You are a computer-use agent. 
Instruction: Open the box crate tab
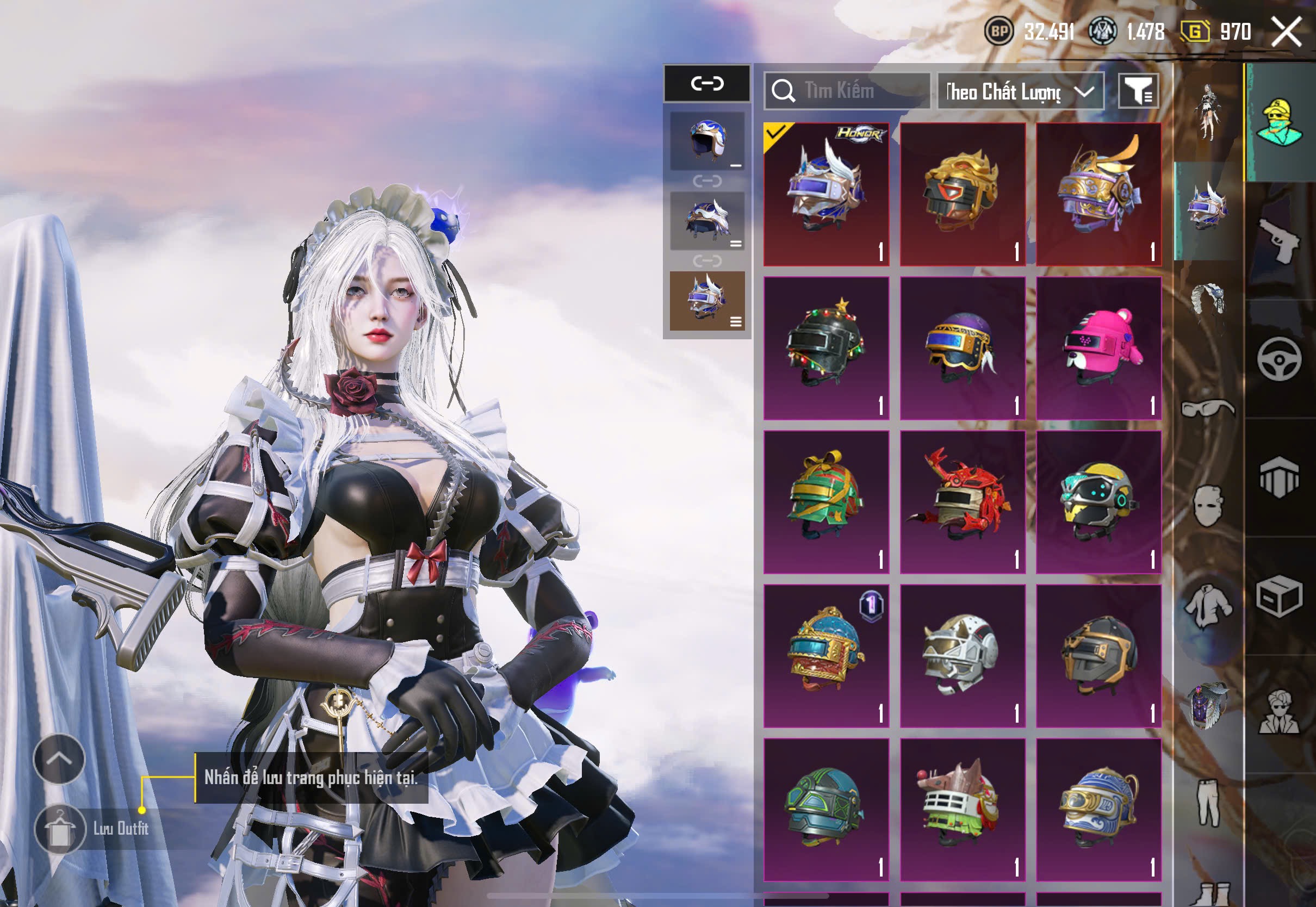click(x=1280, y=597)
